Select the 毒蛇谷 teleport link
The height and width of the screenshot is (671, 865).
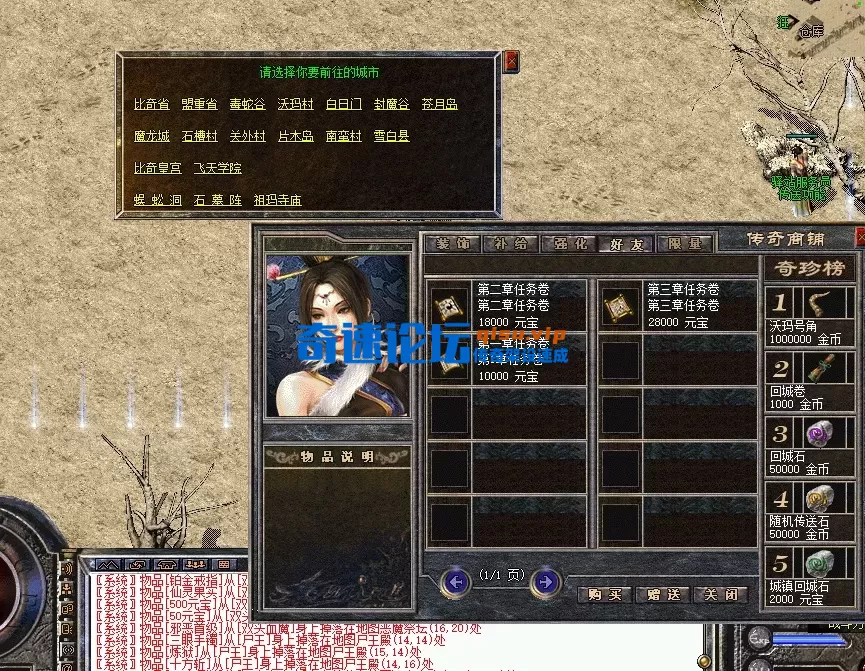tap(247, 104)
